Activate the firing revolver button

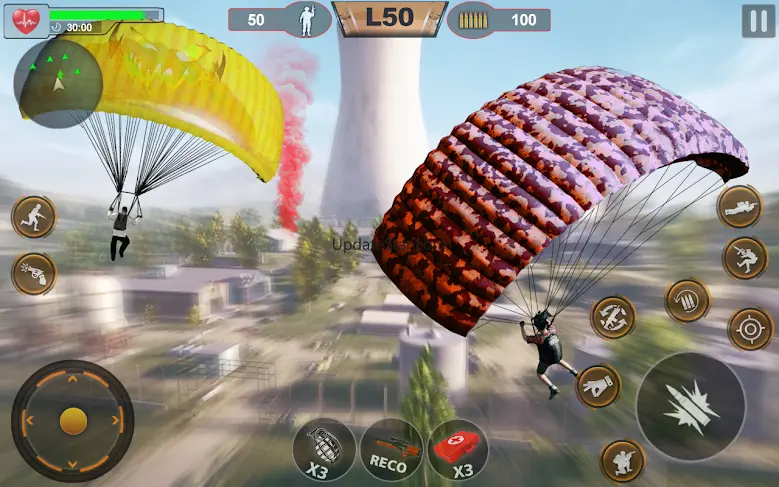coord(33,273)
